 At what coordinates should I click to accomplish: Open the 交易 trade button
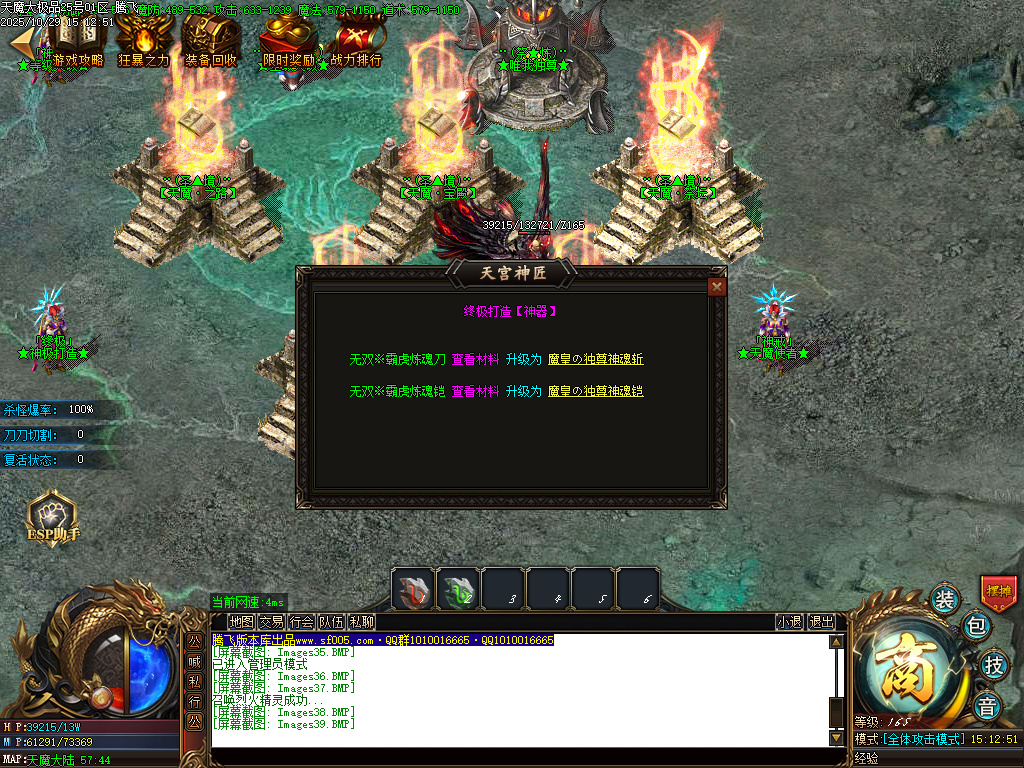pyautogui.click(x=271, y=622)
